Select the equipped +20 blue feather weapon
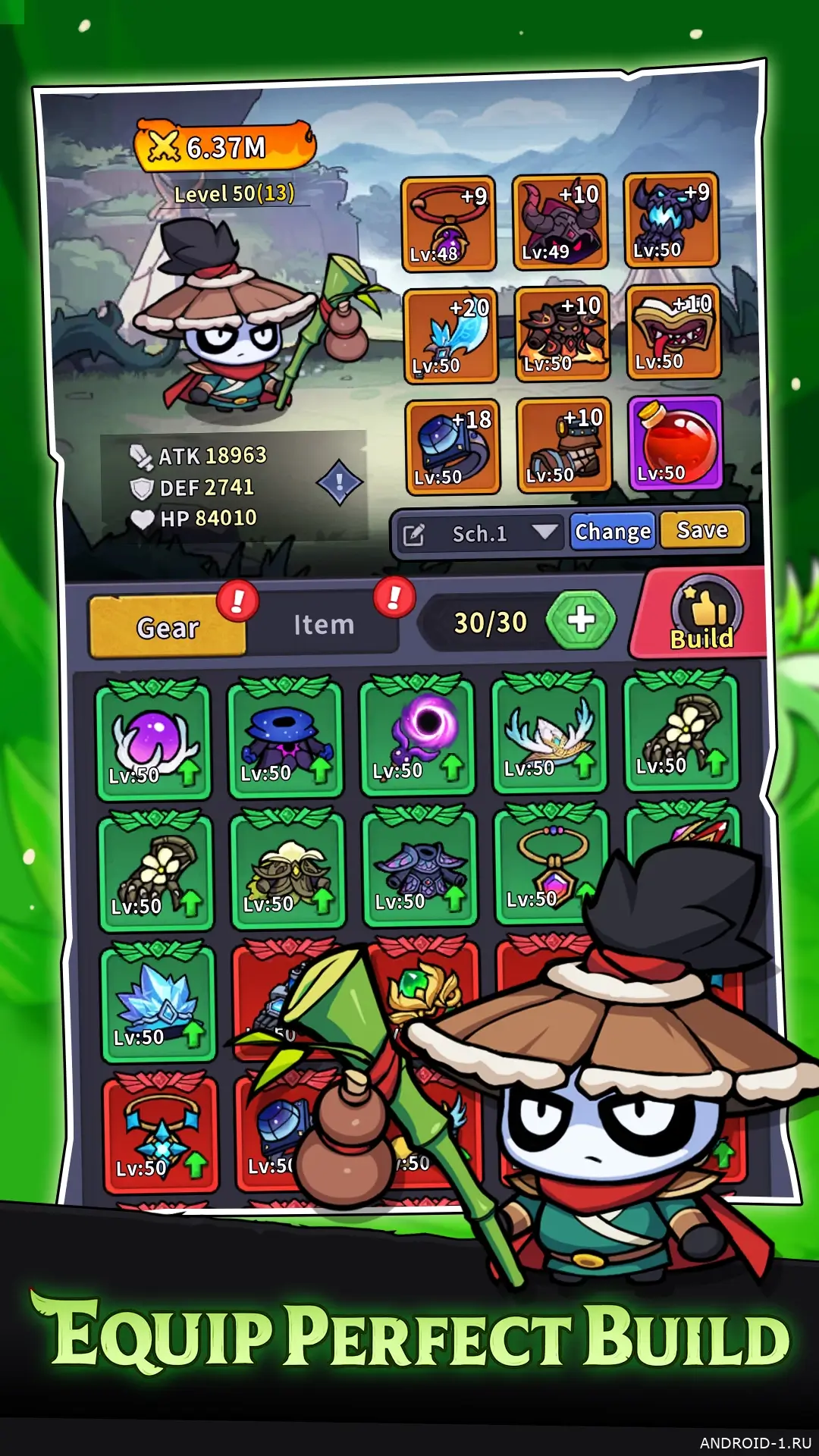The width and height of the screenshot is (819, 1456). pyautogui.click(x=450, y=335)
